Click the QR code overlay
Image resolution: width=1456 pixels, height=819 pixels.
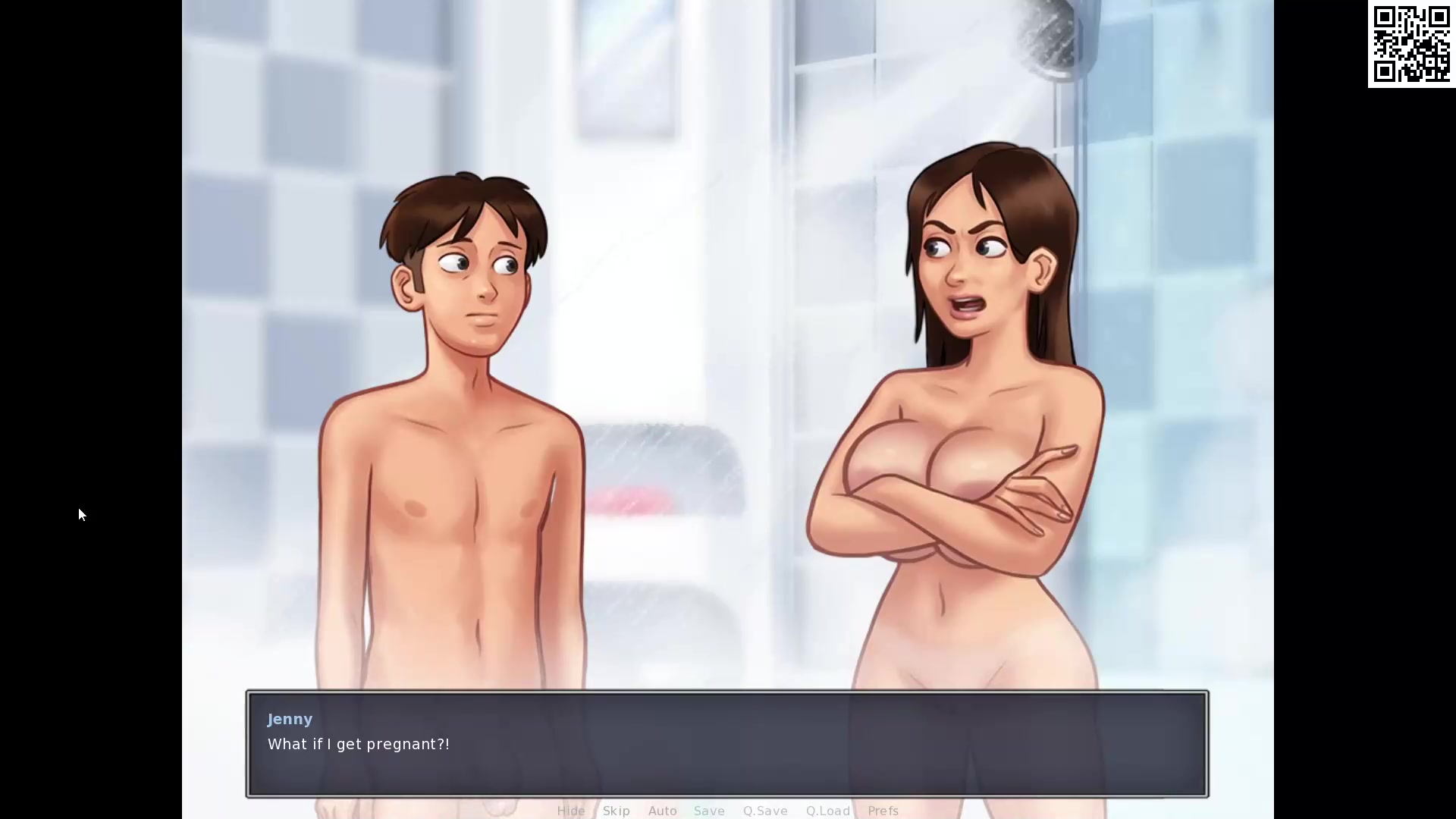1410,44
